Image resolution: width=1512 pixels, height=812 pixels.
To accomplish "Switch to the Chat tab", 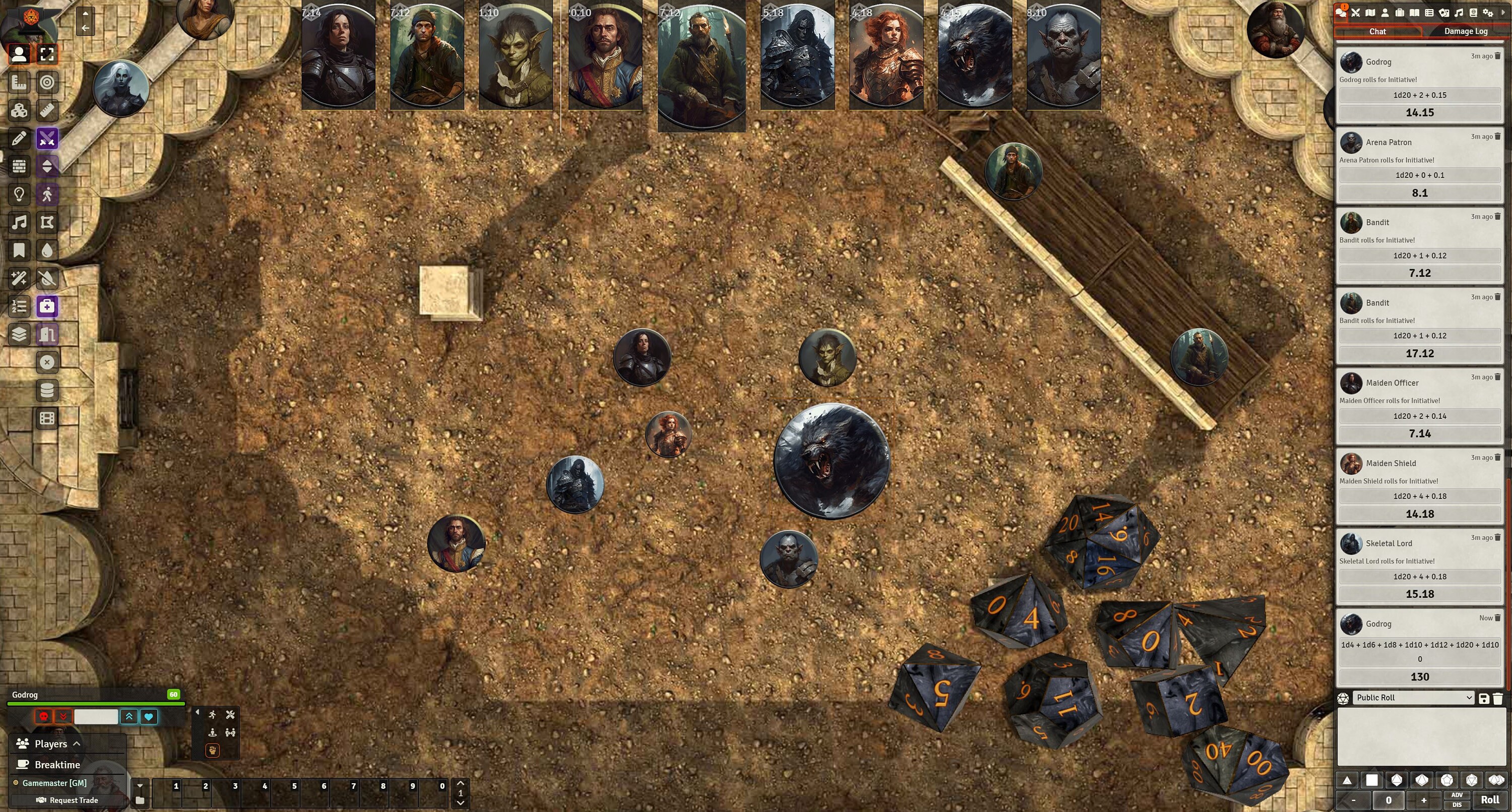I will click(x=1377, y=31).
